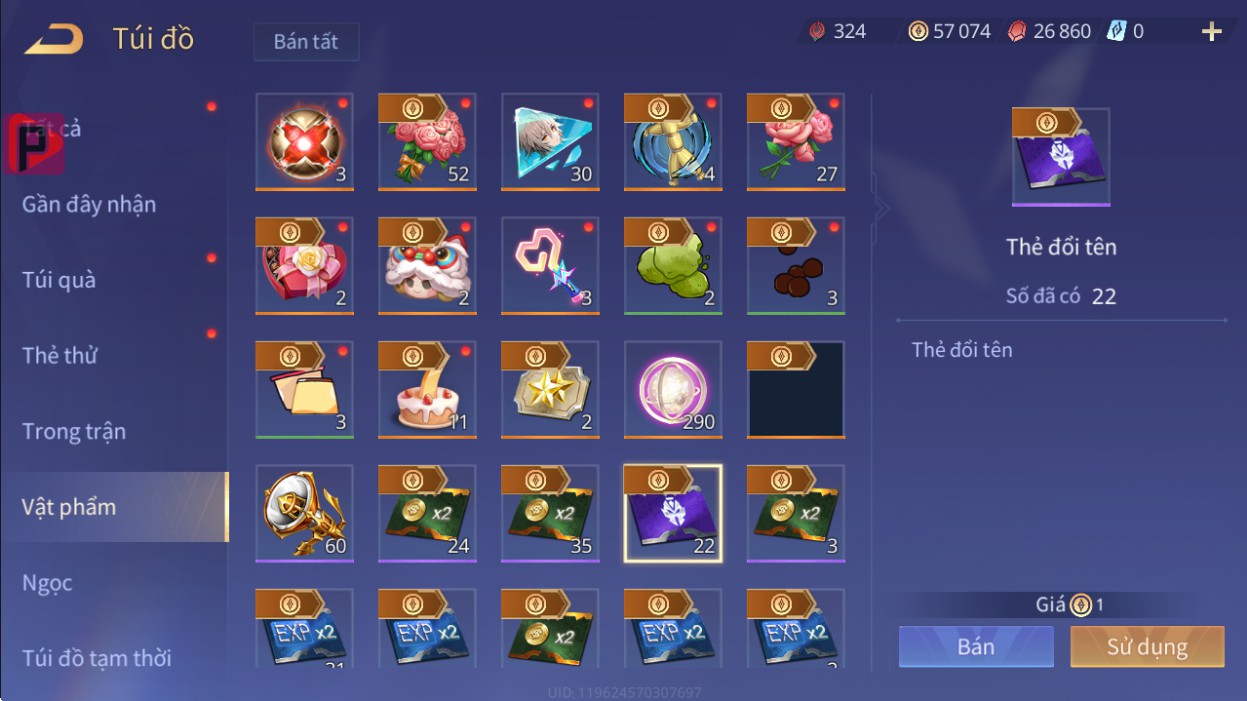1247x701 pixels.
Task: Select the lion dance mask item
Action: point(427,266)
